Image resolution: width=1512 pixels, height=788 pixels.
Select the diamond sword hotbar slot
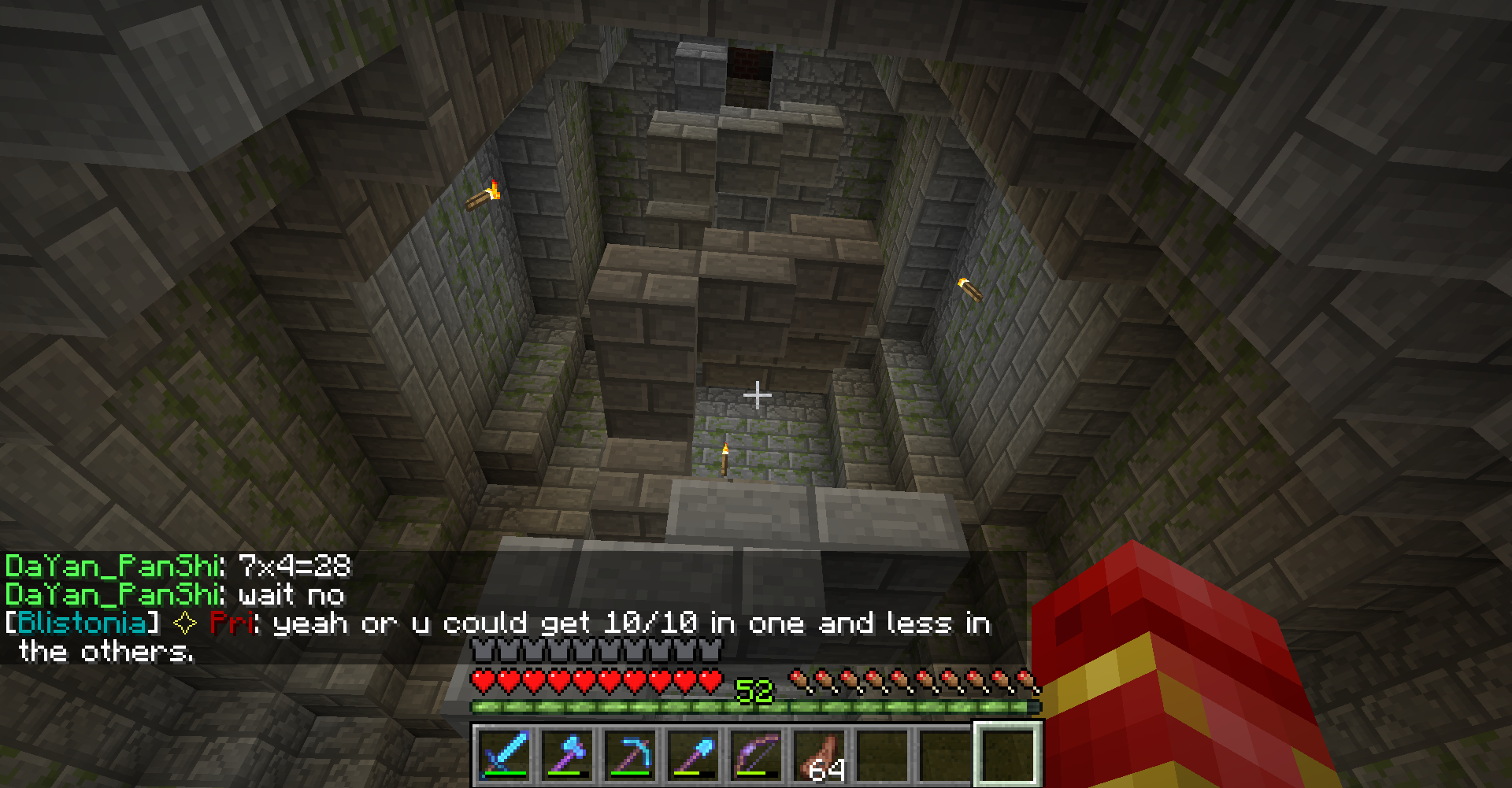pyautogui.click(x=505, y=754)
